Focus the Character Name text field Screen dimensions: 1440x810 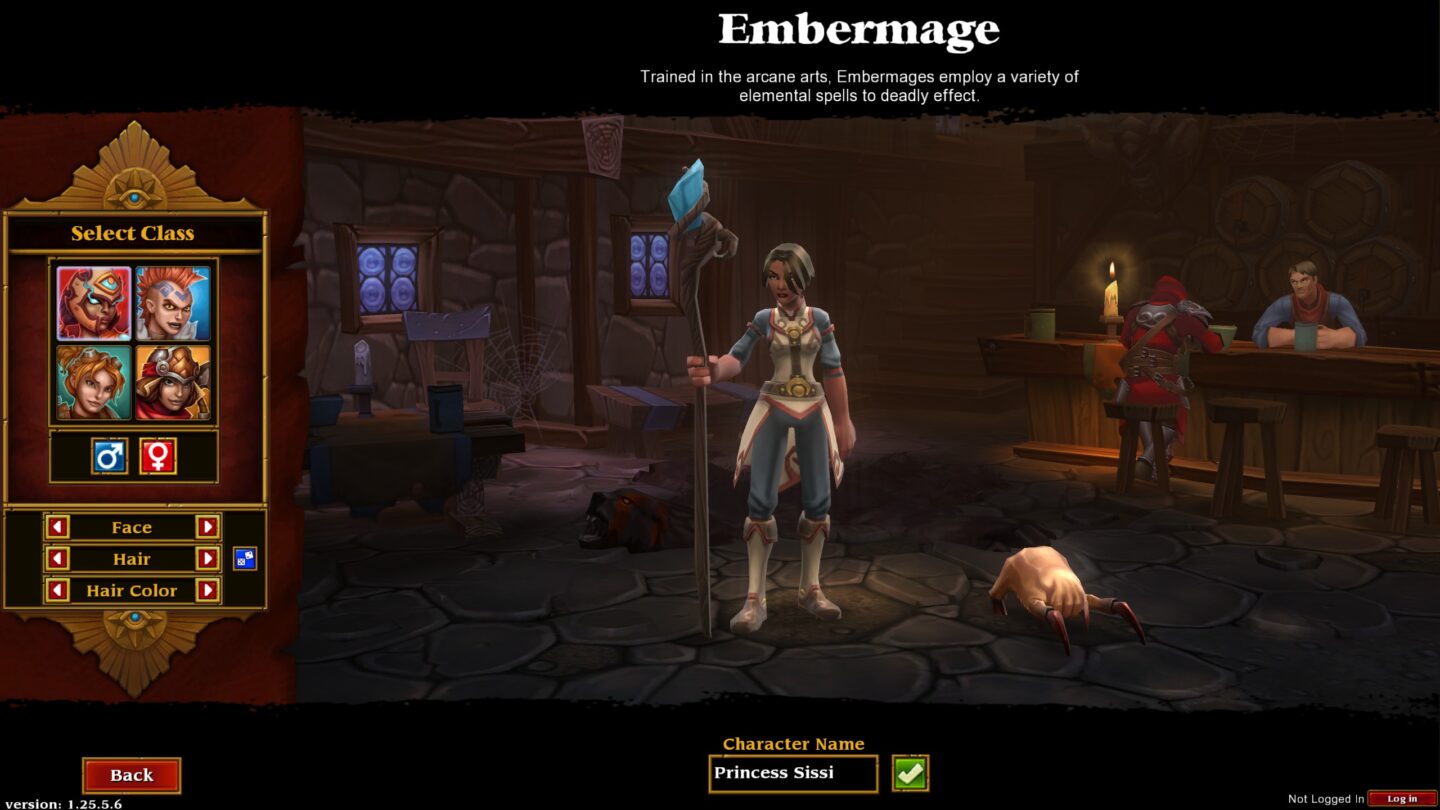[792, 773]
